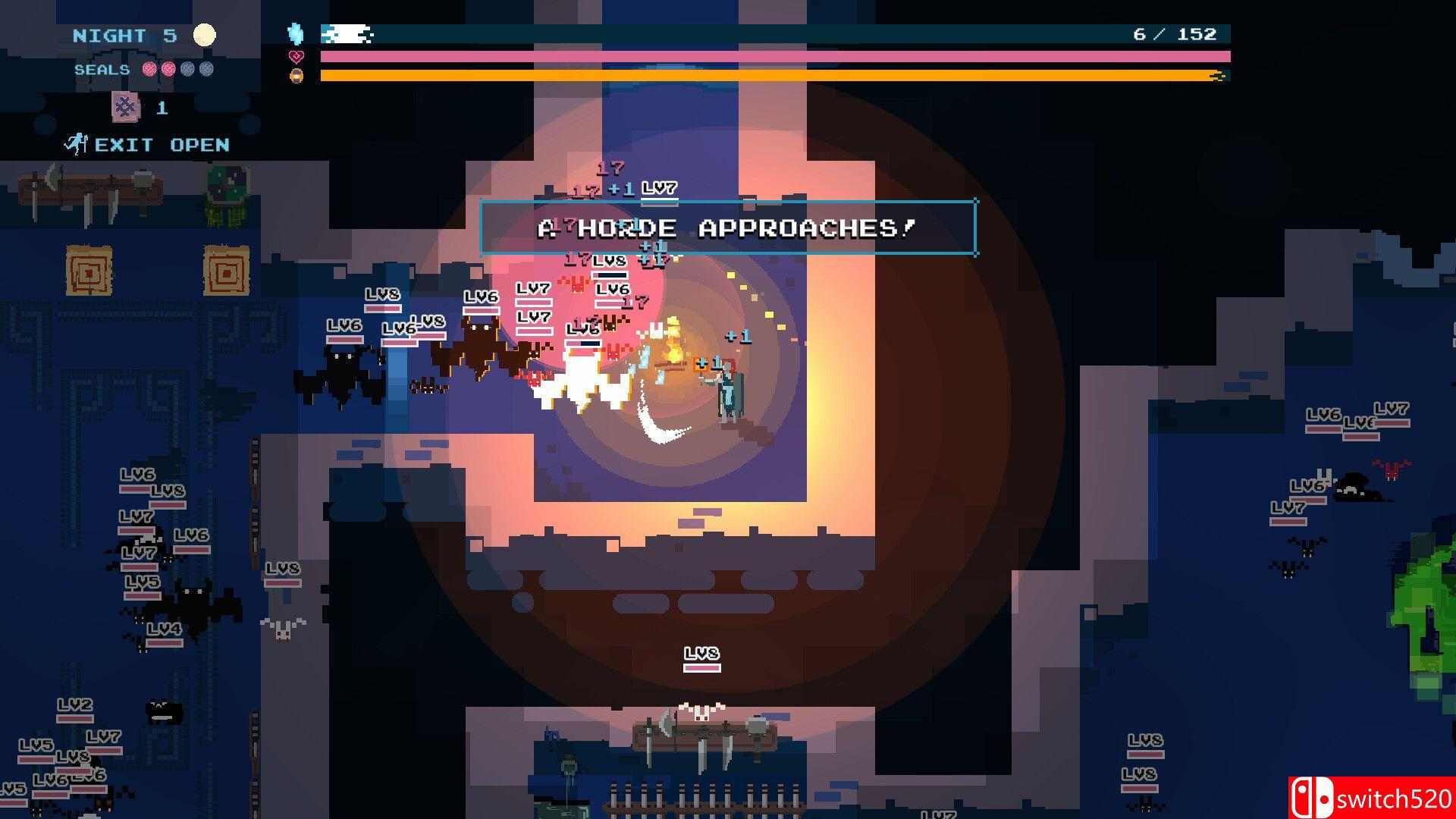Click the rune scroll item icon
1456x819 pixels.
126,107
